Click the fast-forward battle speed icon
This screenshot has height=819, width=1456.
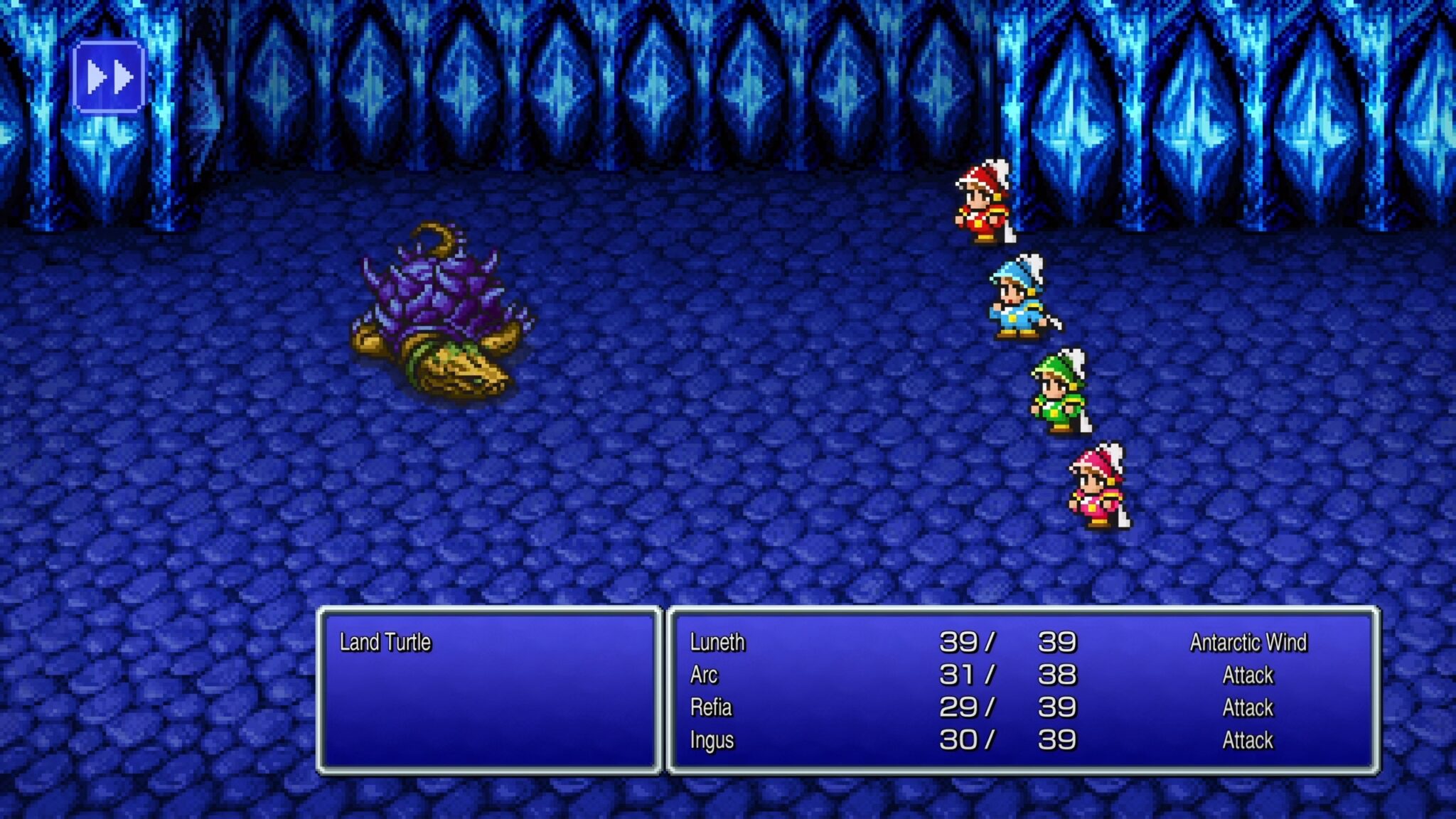[x=110, y=74]
